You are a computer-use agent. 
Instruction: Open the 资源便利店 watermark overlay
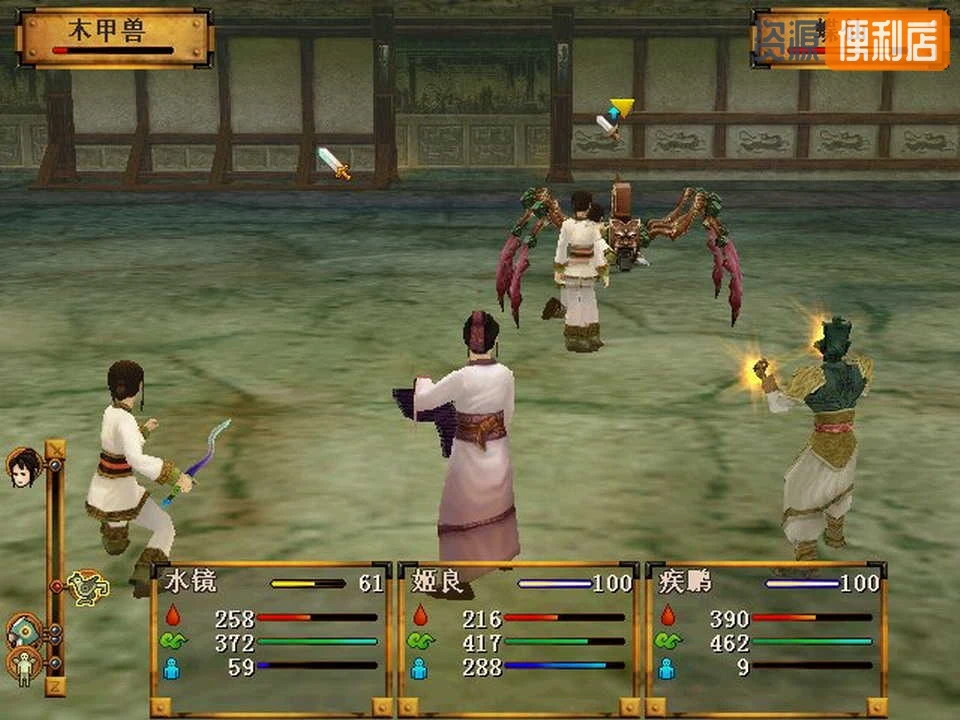tap(851, 39)
